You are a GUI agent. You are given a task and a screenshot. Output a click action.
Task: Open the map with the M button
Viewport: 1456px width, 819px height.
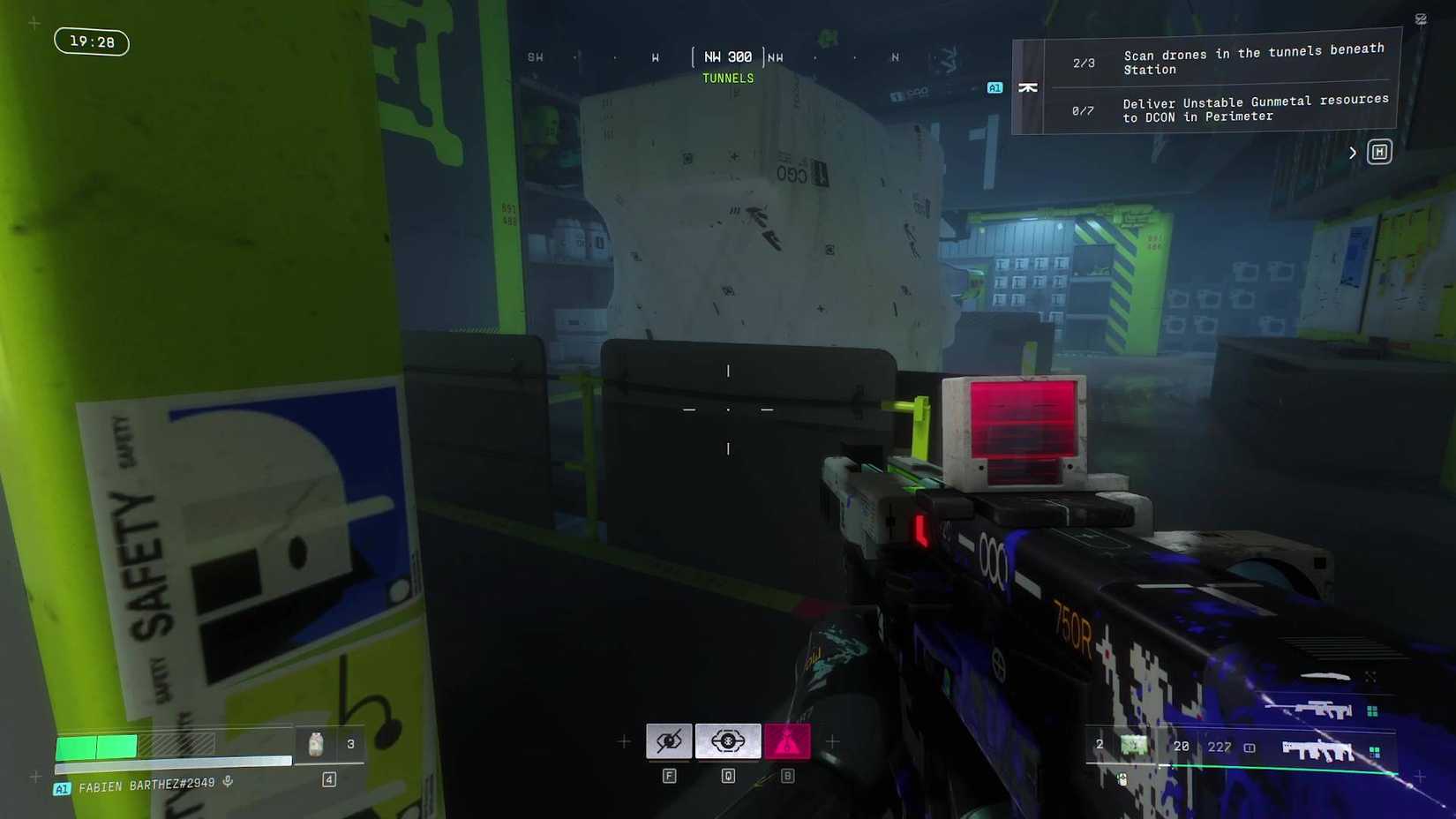(x=1378, y=151)
